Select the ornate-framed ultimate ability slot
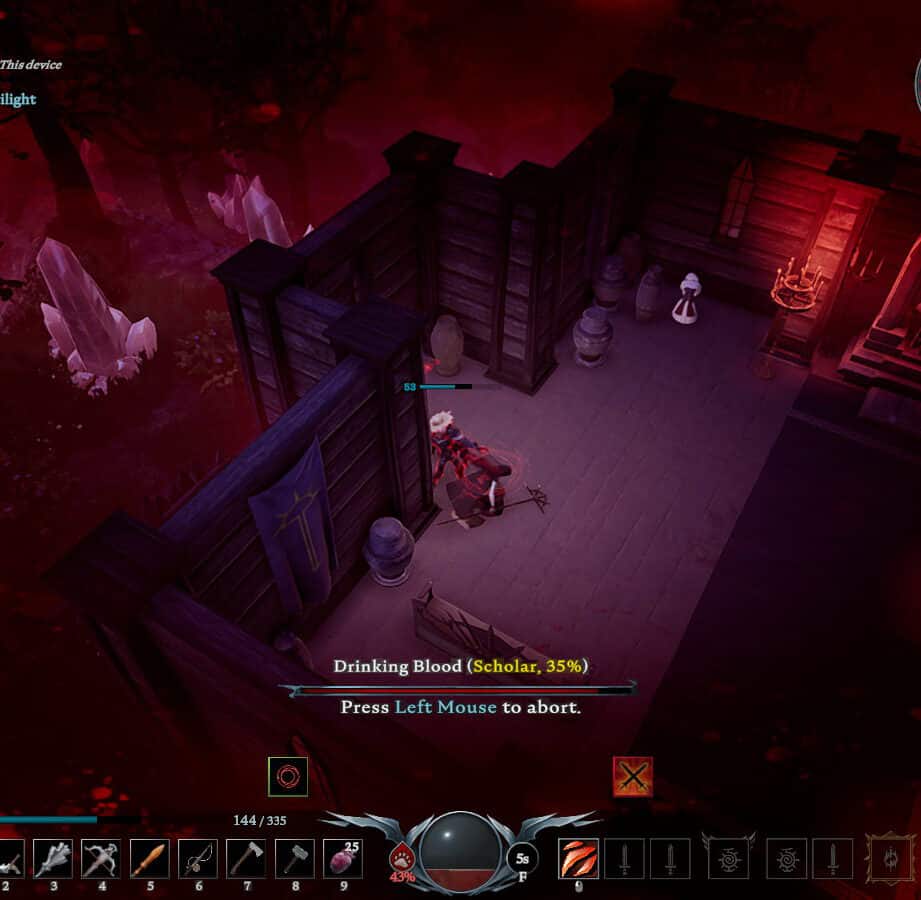 pyautogui.click(x=889, y=858)
